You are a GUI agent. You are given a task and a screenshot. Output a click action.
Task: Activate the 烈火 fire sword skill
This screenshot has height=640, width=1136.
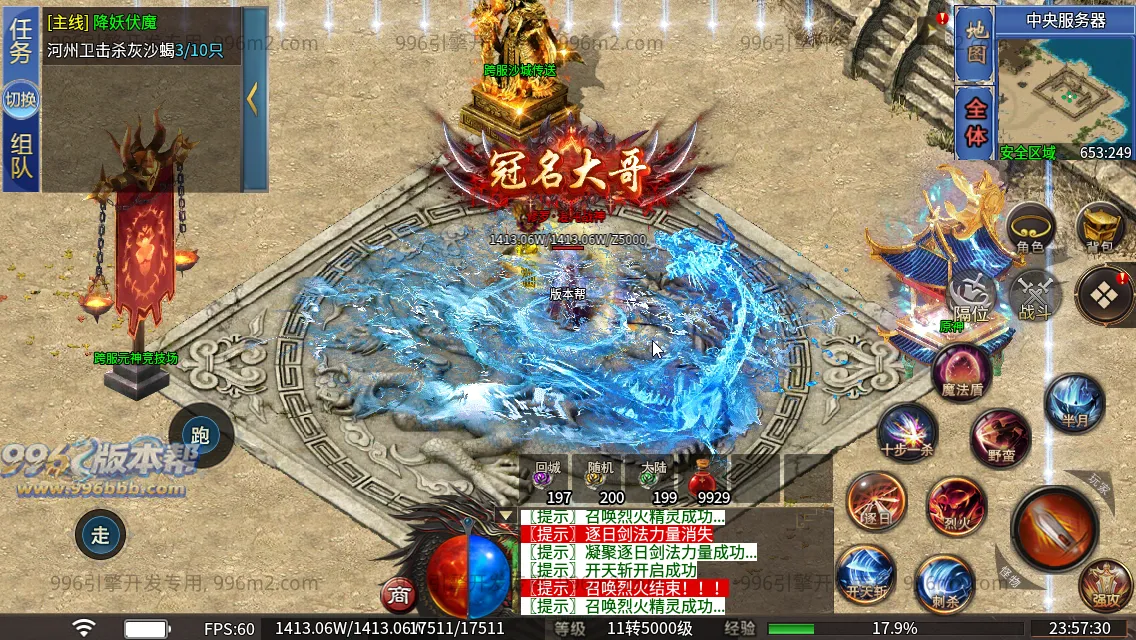(x=956, y=505)
